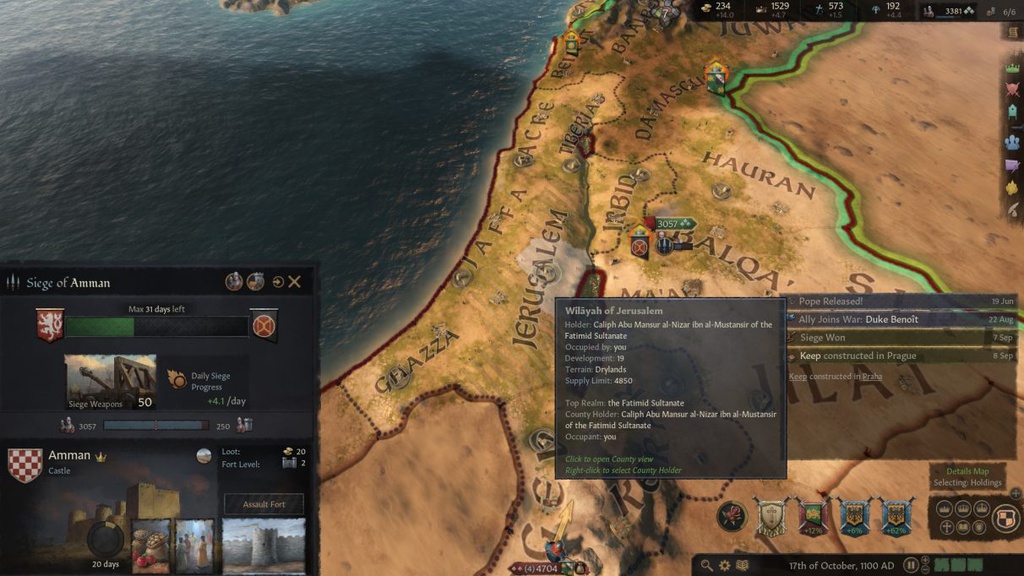Switch to the large checkered shield map mode
Image resolution: width=1024 pixels, height=576 pixels.
[1007, 517]
